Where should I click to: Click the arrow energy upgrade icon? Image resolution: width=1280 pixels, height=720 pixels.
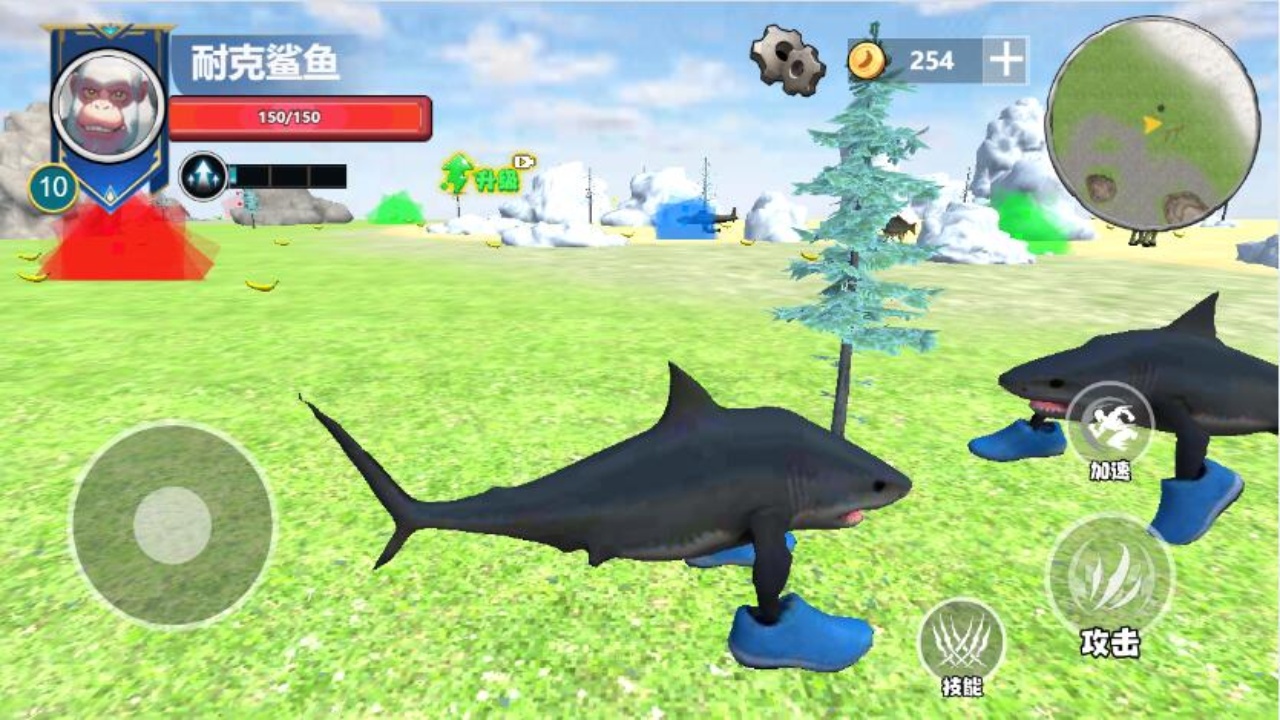[x=200, y=174]
